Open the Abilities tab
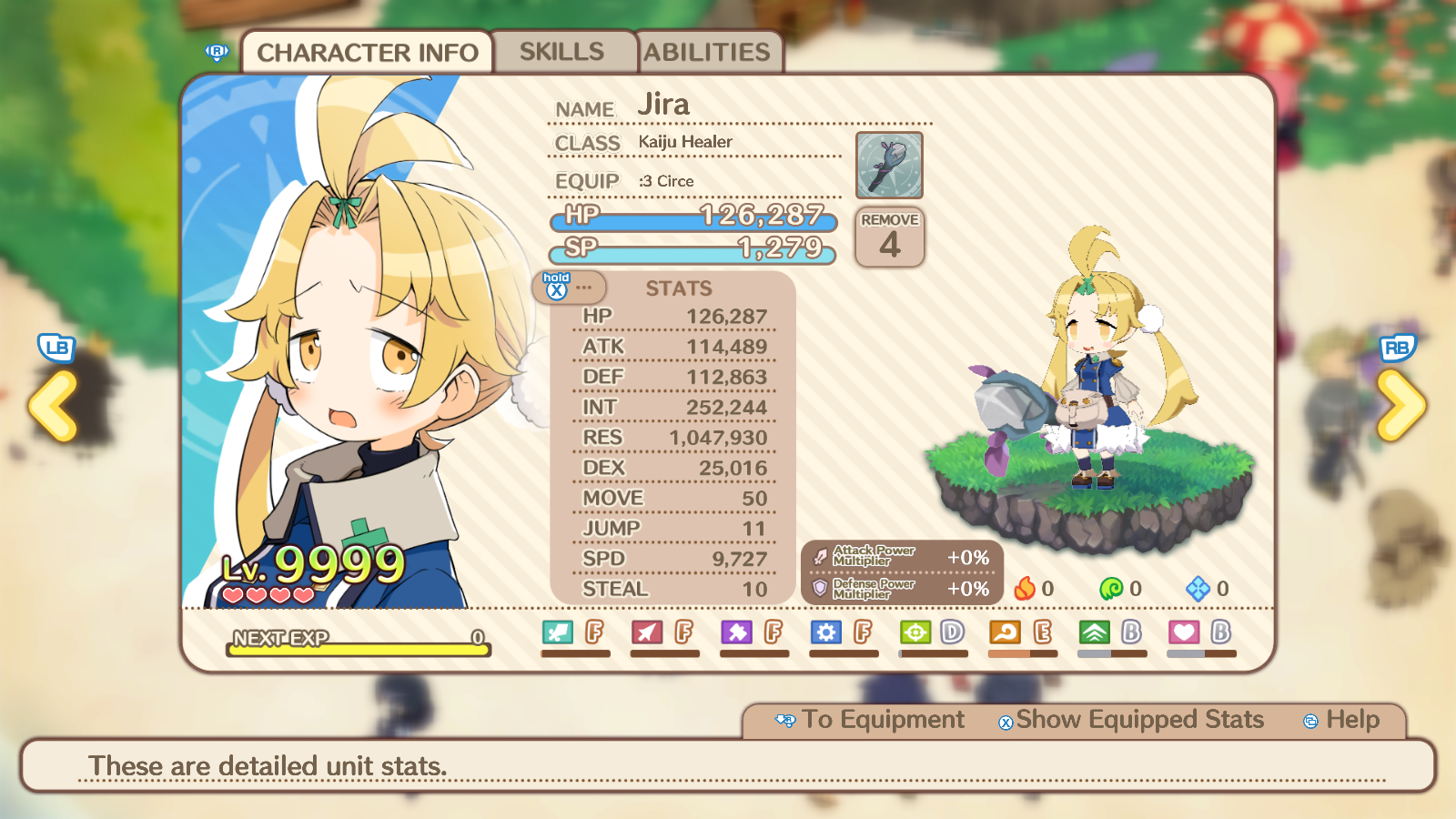 [707, 52]
